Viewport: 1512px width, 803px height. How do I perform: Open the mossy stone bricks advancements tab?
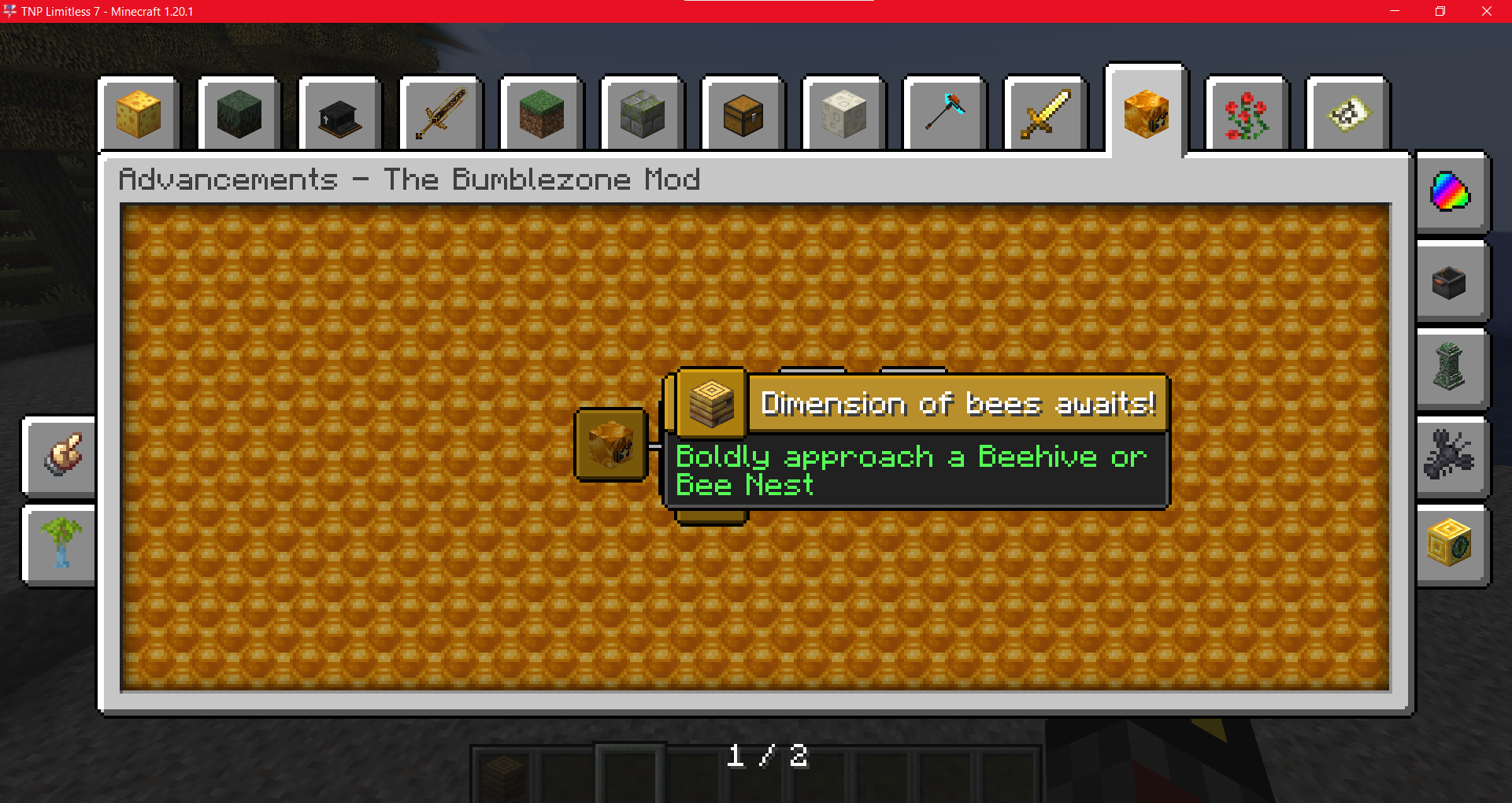(642, 114)
